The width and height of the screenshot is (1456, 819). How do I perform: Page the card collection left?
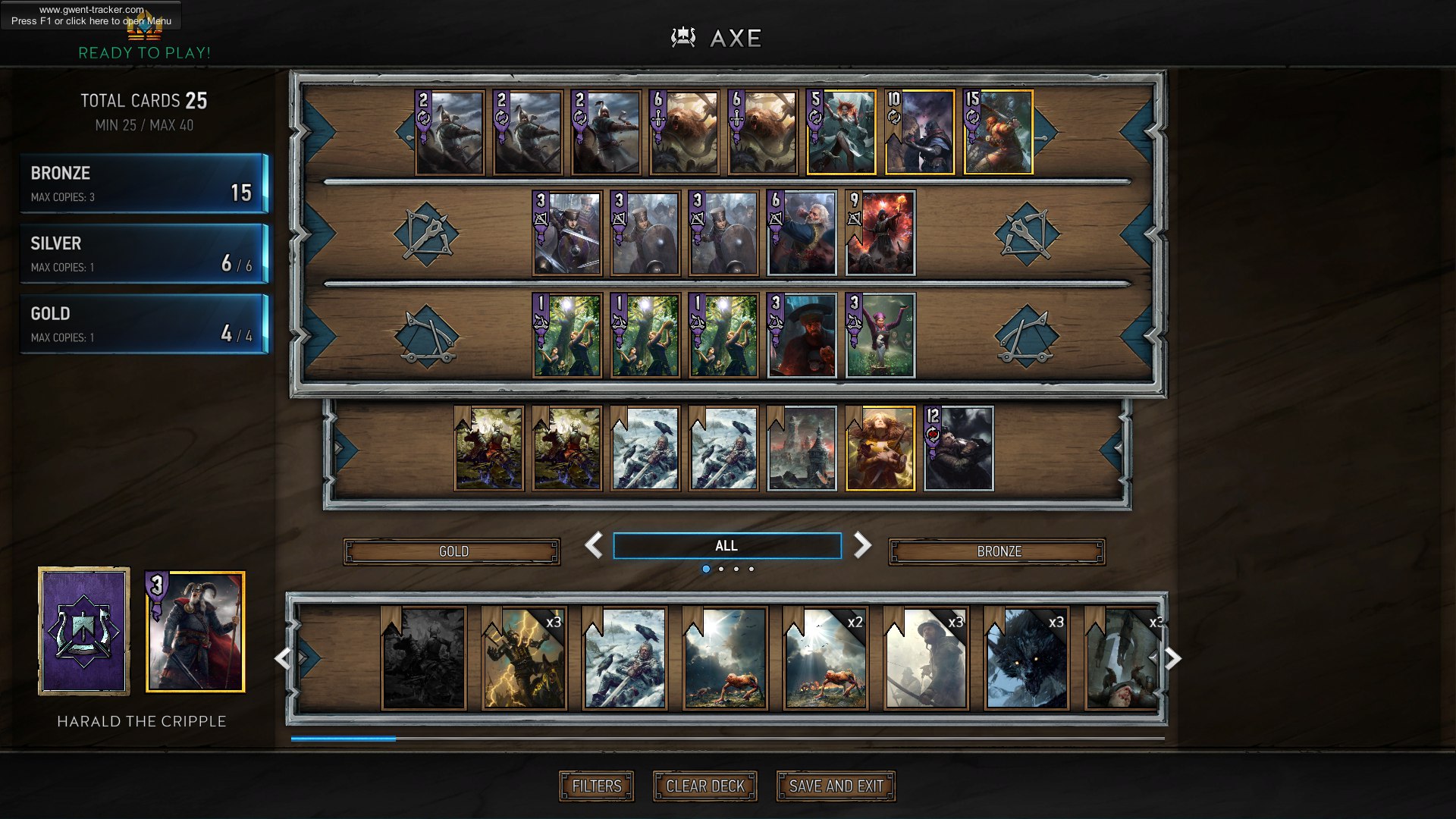[282, 658]
